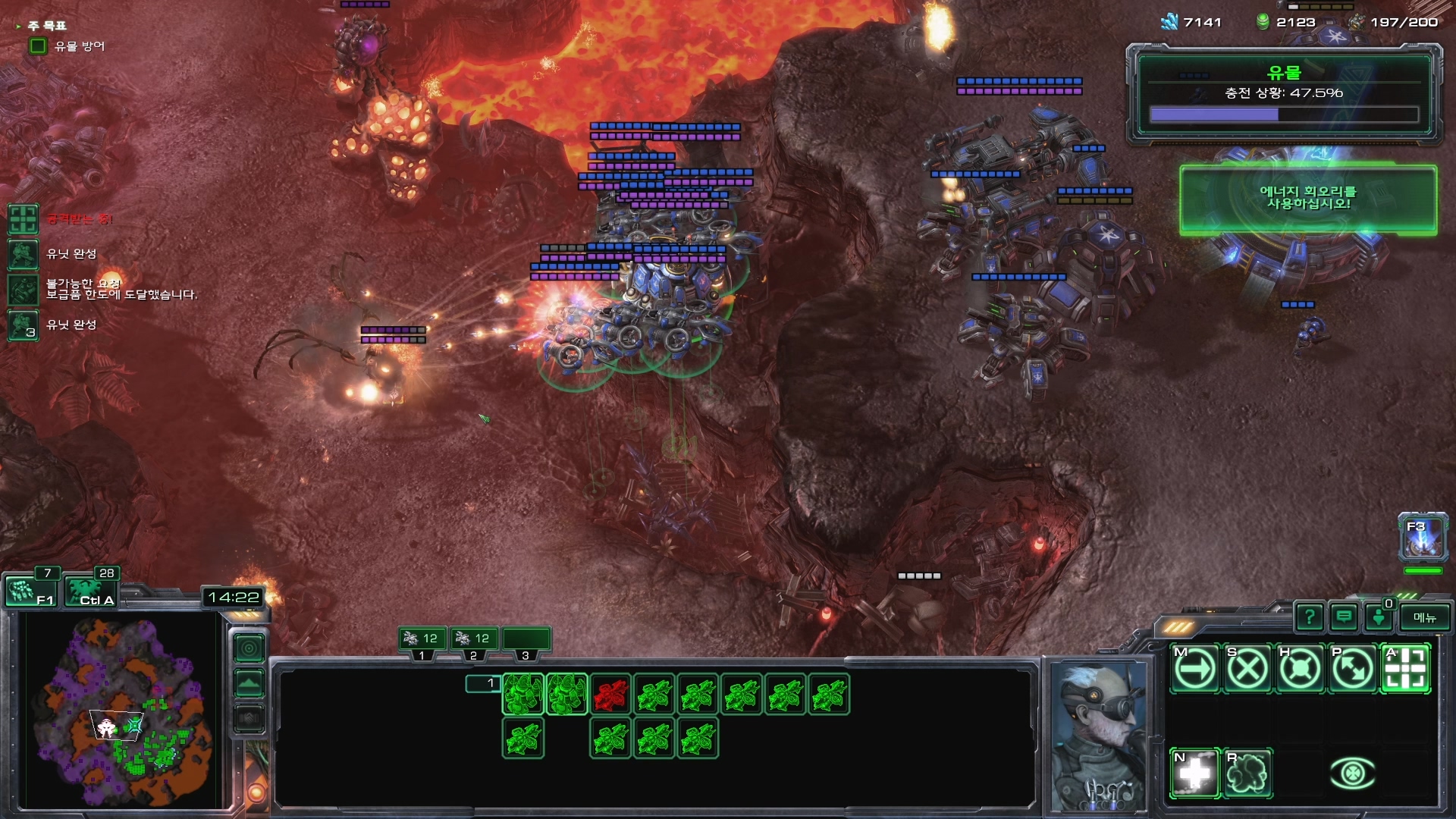Toggle the minimap terrain display button

pyautogui.click(x=249, y=683)
